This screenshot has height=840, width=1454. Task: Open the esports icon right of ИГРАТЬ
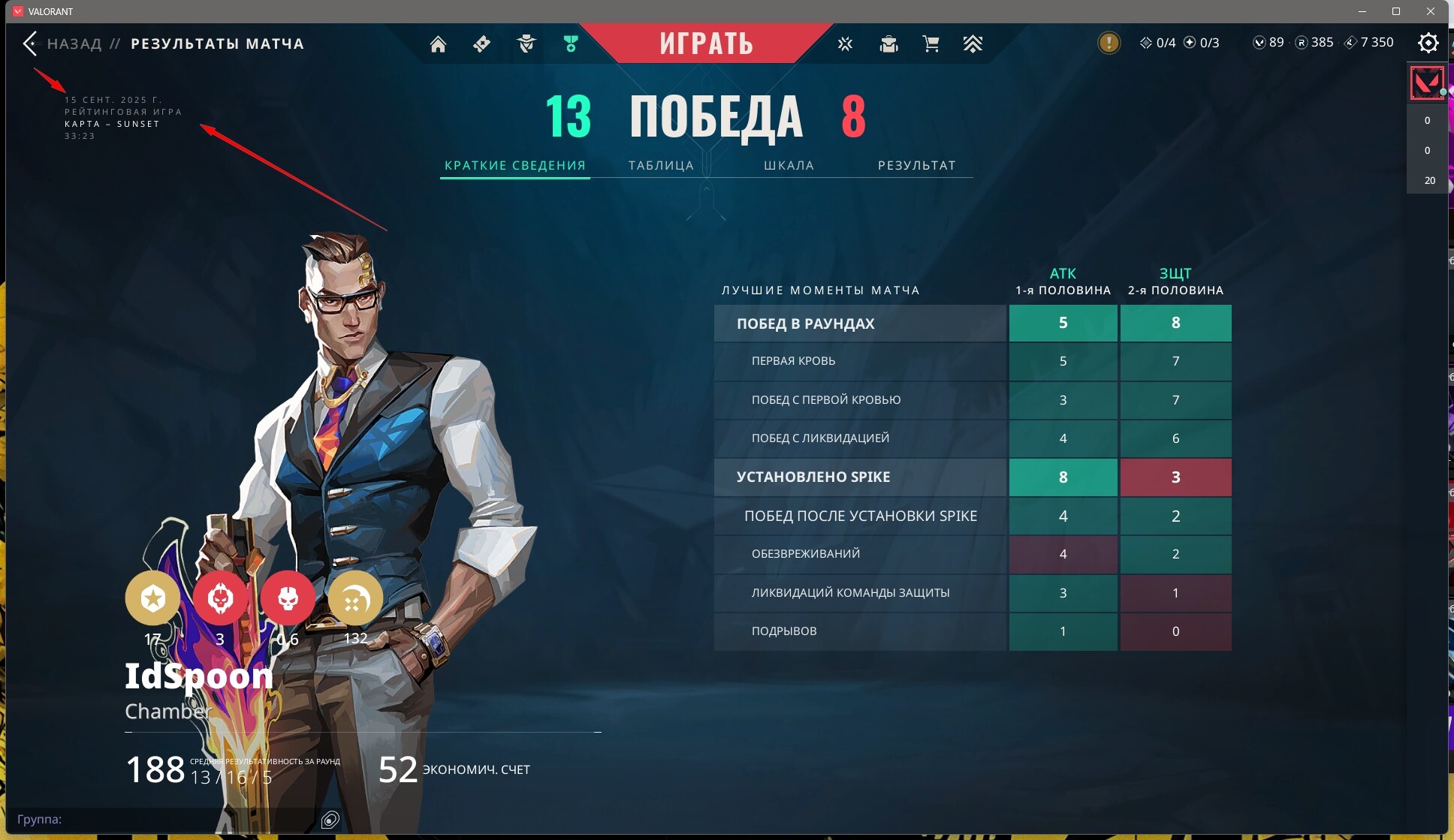(845, 44)
